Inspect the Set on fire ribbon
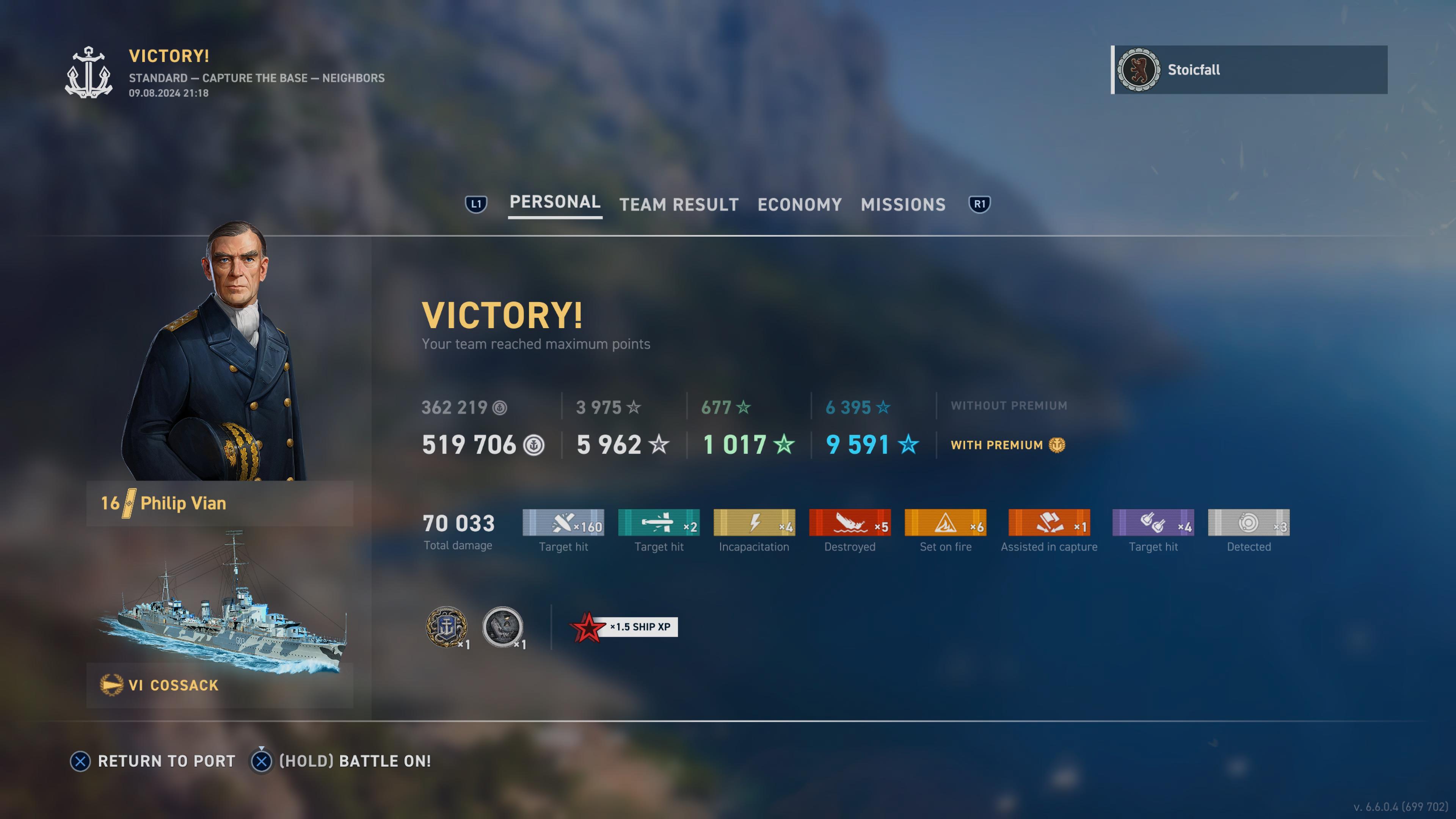1456x819 pixels. tap(945, 523)
